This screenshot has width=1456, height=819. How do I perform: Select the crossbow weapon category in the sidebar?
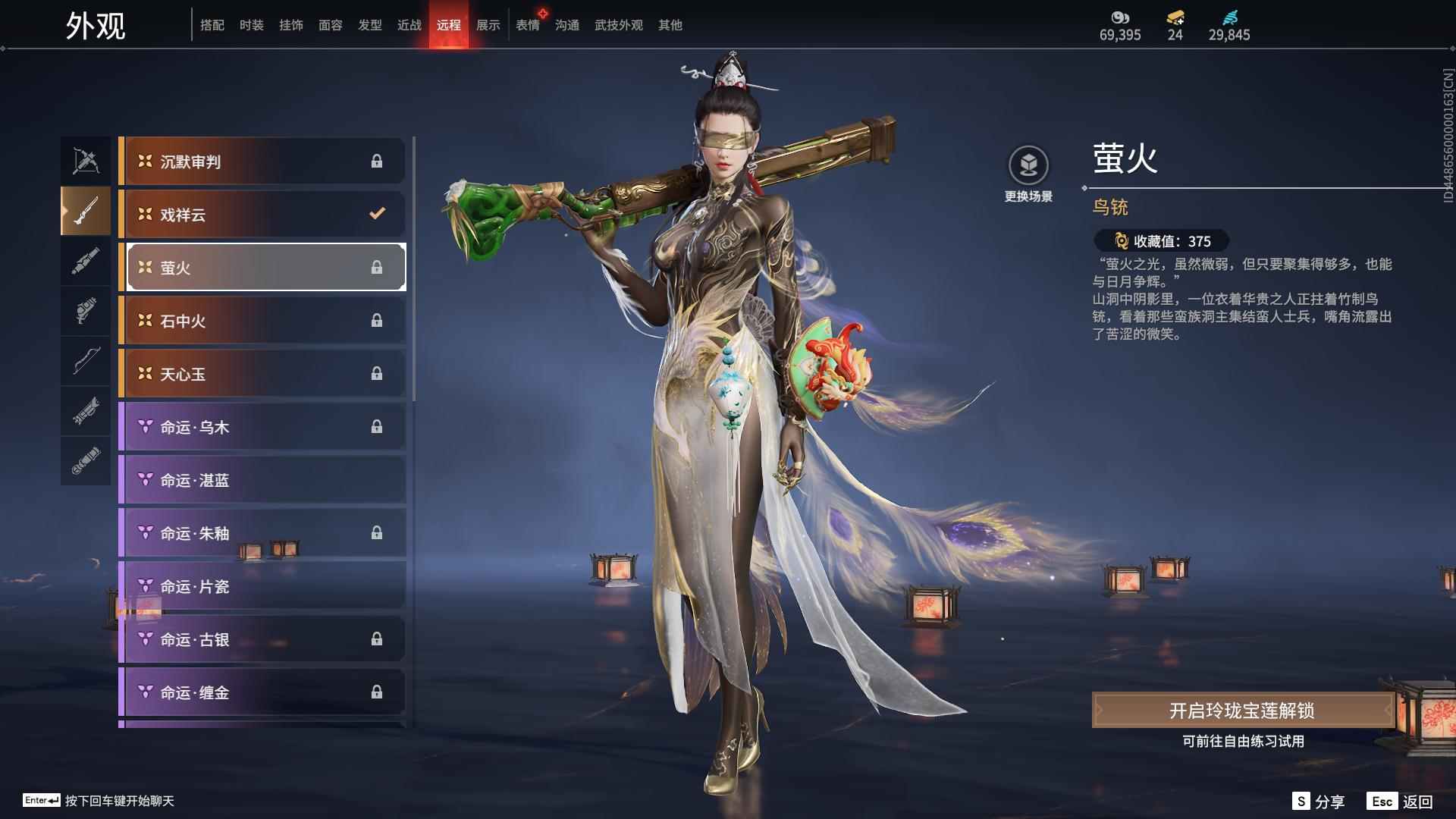[x=85, y=160]
